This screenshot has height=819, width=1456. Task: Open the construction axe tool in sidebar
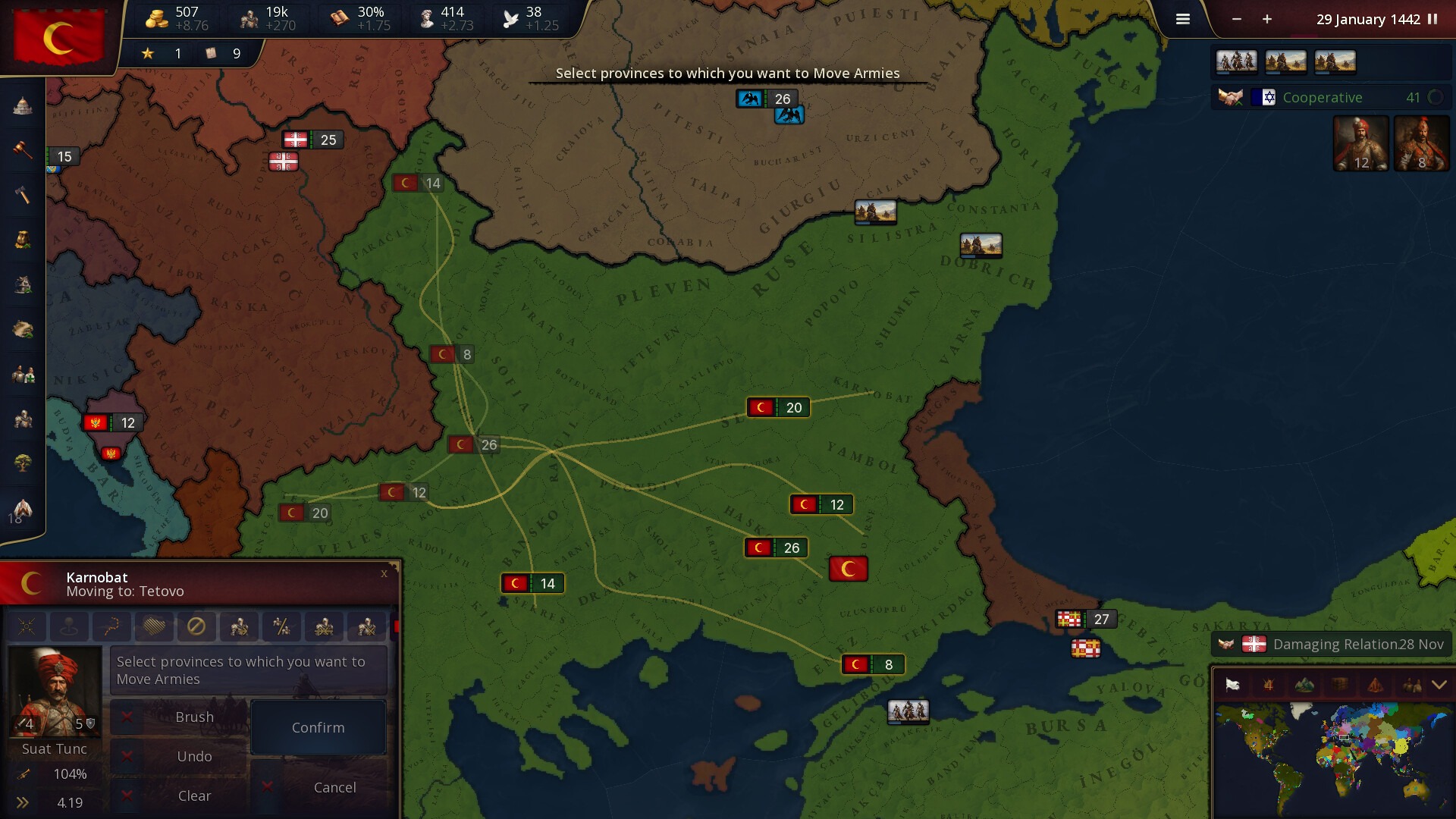click(23, 195)
